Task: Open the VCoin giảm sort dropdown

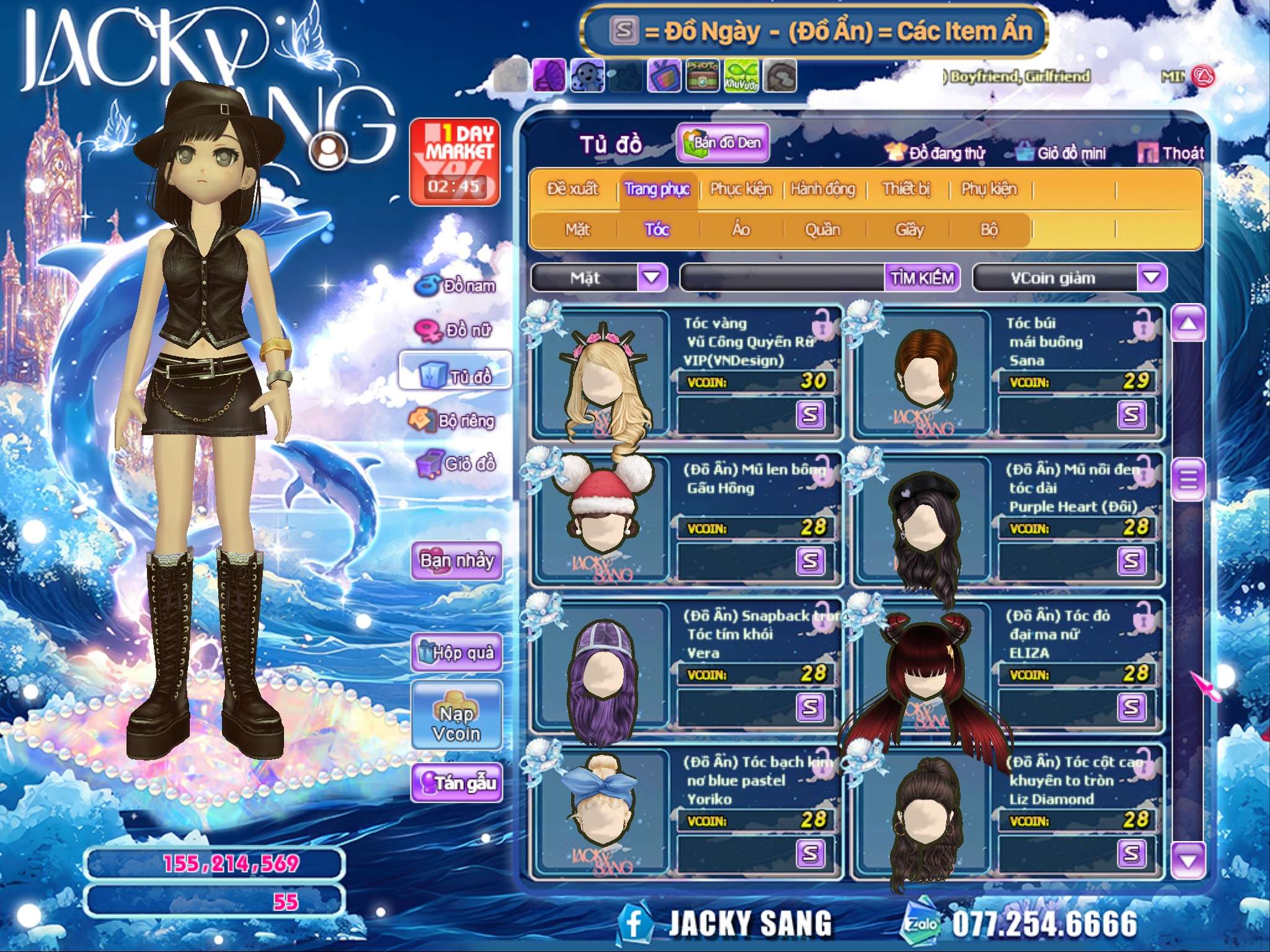Action: point(1151,278)
